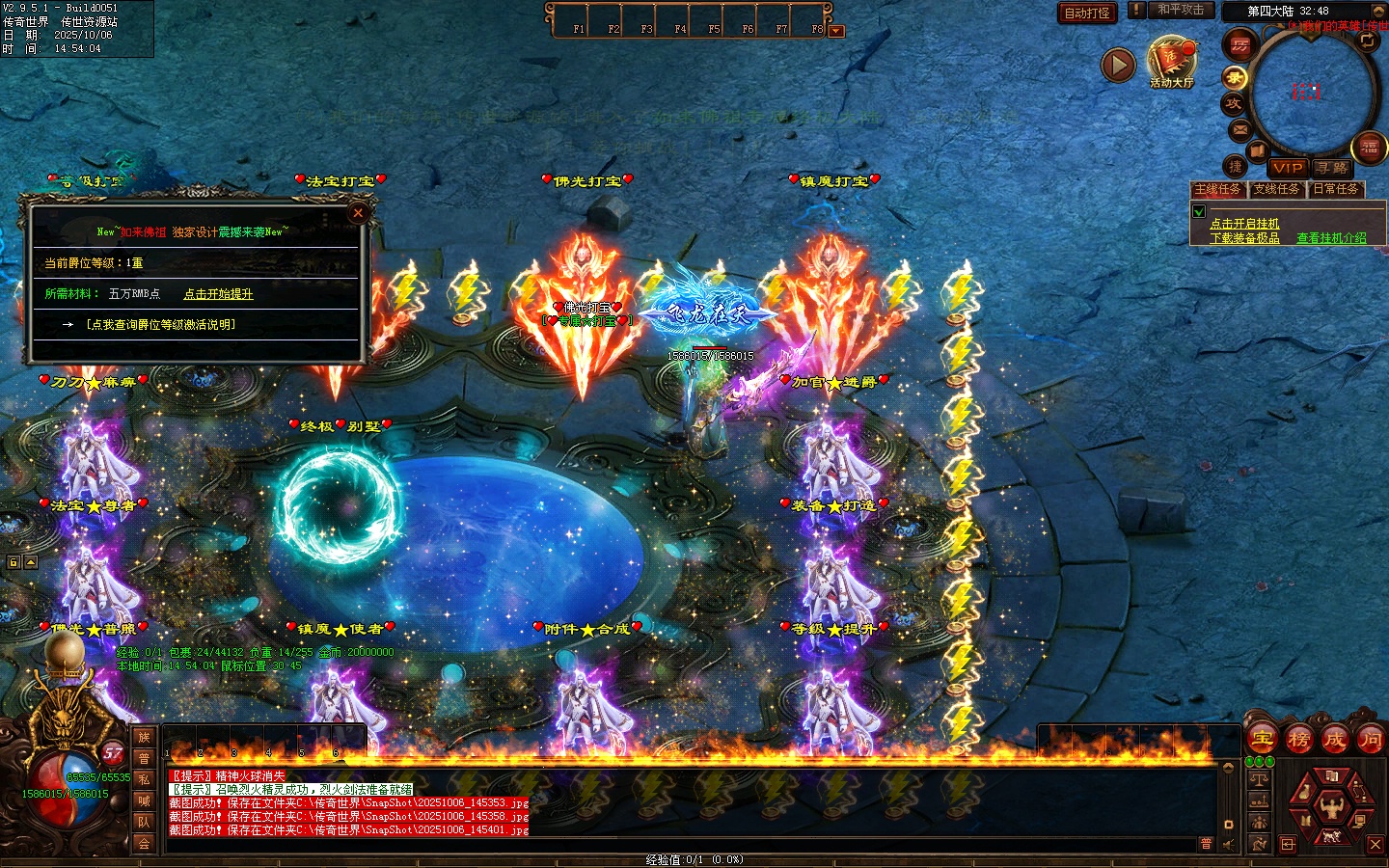The image size is (1389, 868).
Task: Open the 查看挂机介绍 green link
Action: [x=1331, y=238]
